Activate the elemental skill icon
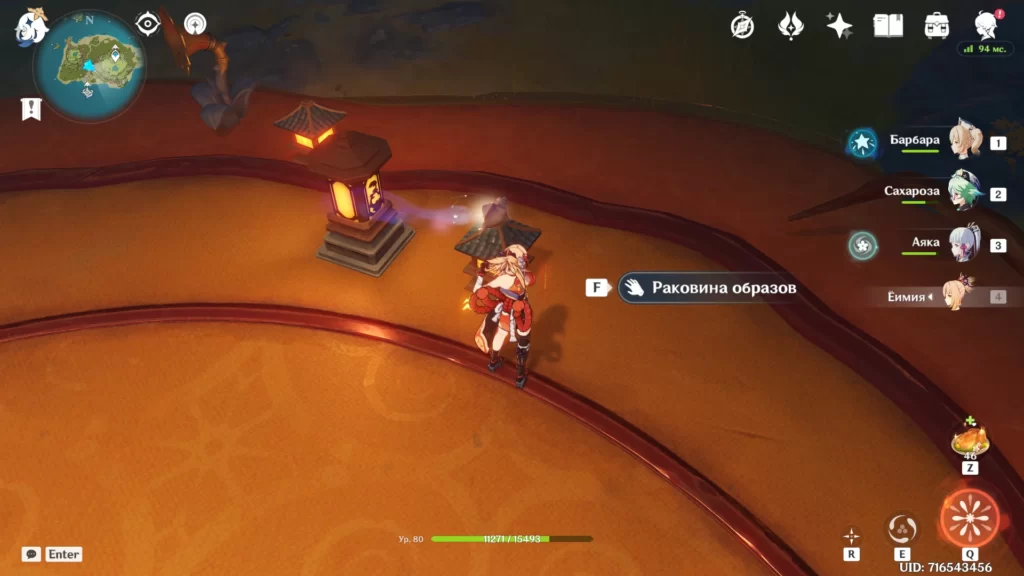Screen dimensions: 1024x576 pyautogui.click(x=902, y=529)
